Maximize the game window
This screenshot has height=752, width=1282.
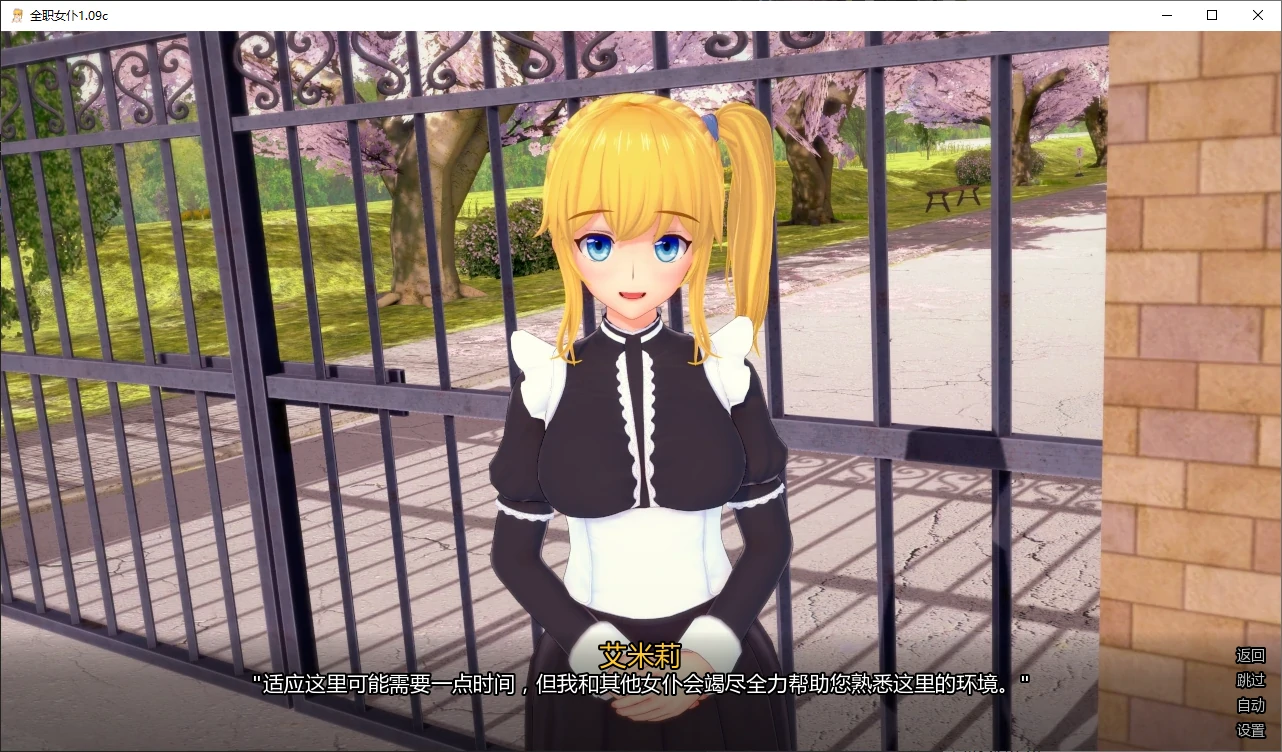coord(1212,15)
